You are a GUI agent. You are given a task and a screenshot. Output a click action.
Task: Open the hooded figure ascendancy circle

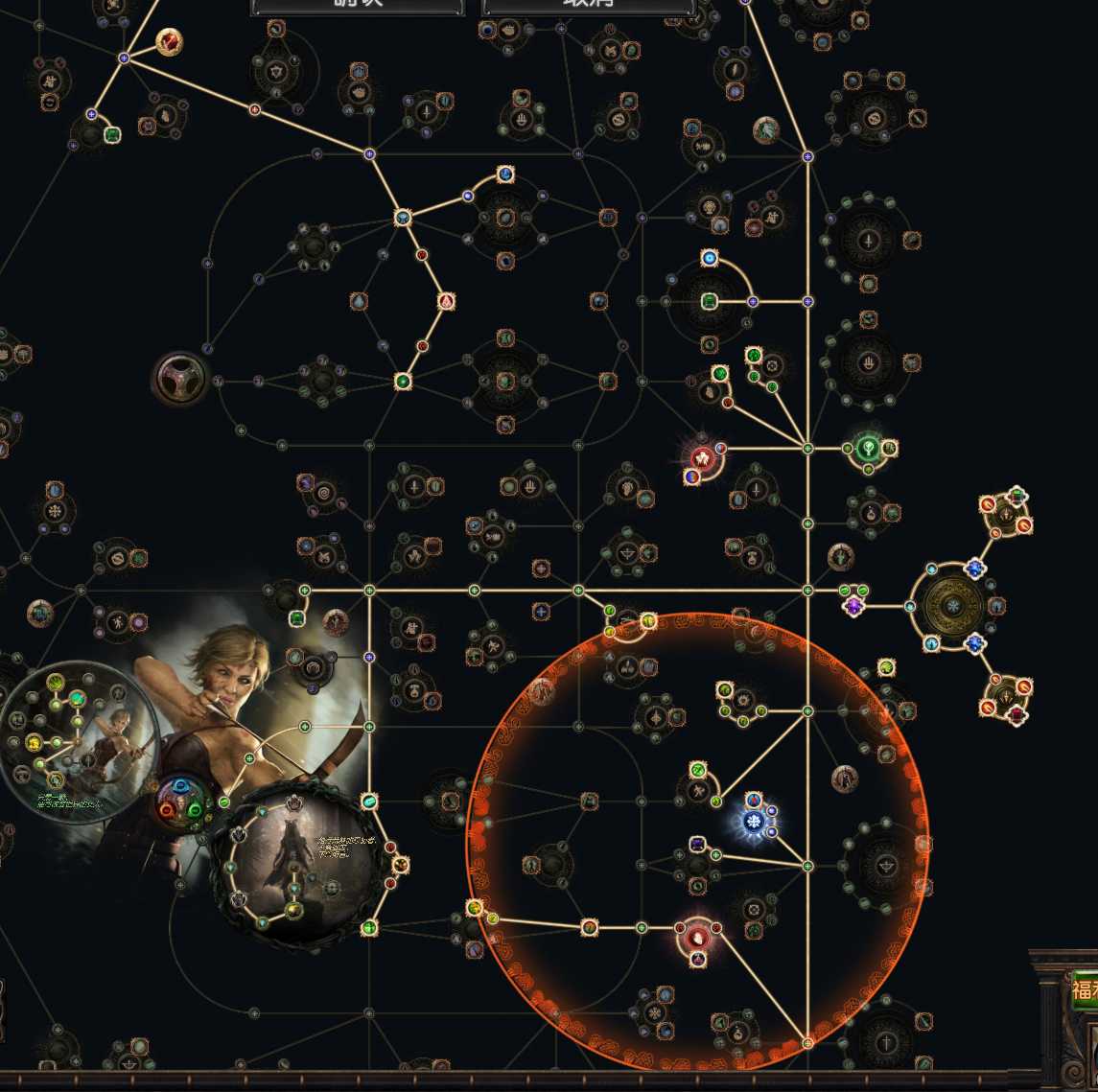pyautogui.click(x=297, y=863)
